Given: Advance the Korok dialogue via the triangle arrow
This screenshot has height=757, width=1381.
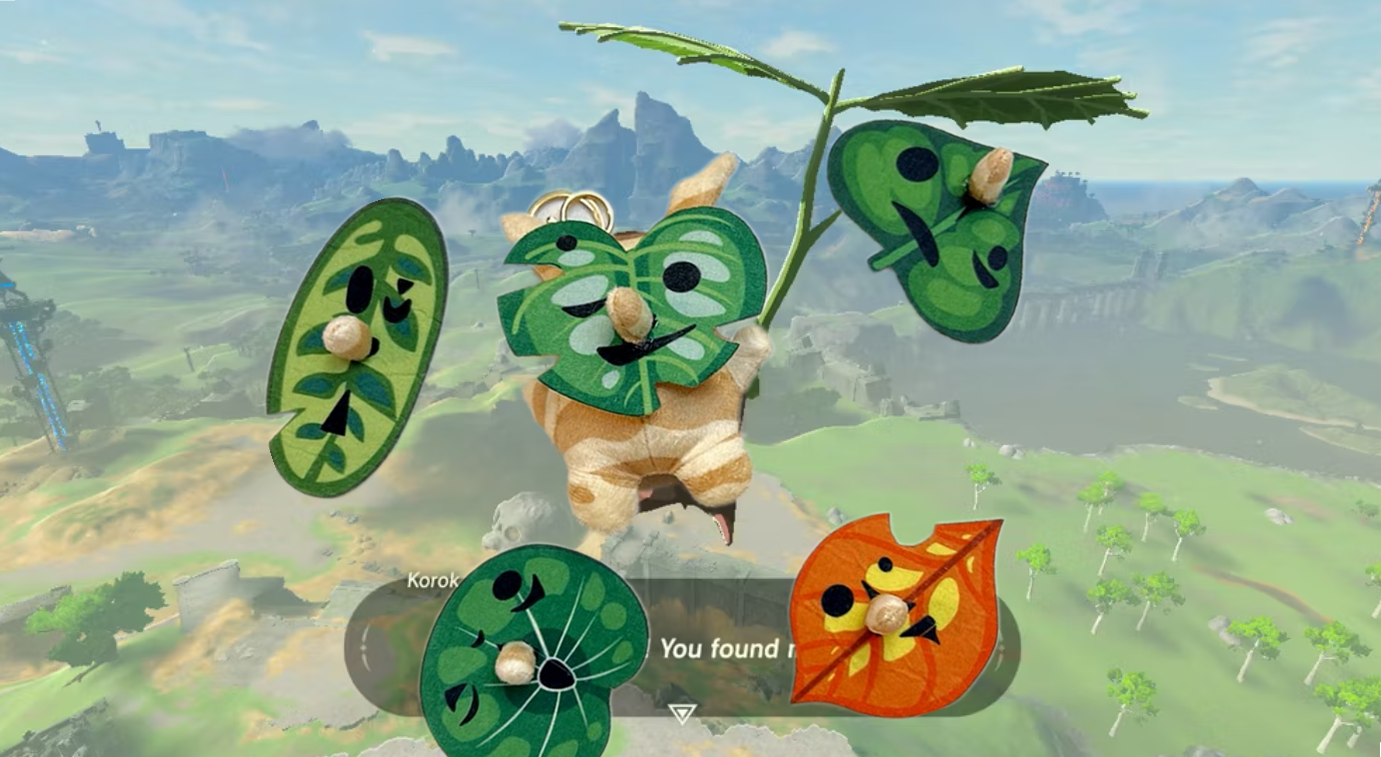Looking at the screenshot, I should [683, 713].
